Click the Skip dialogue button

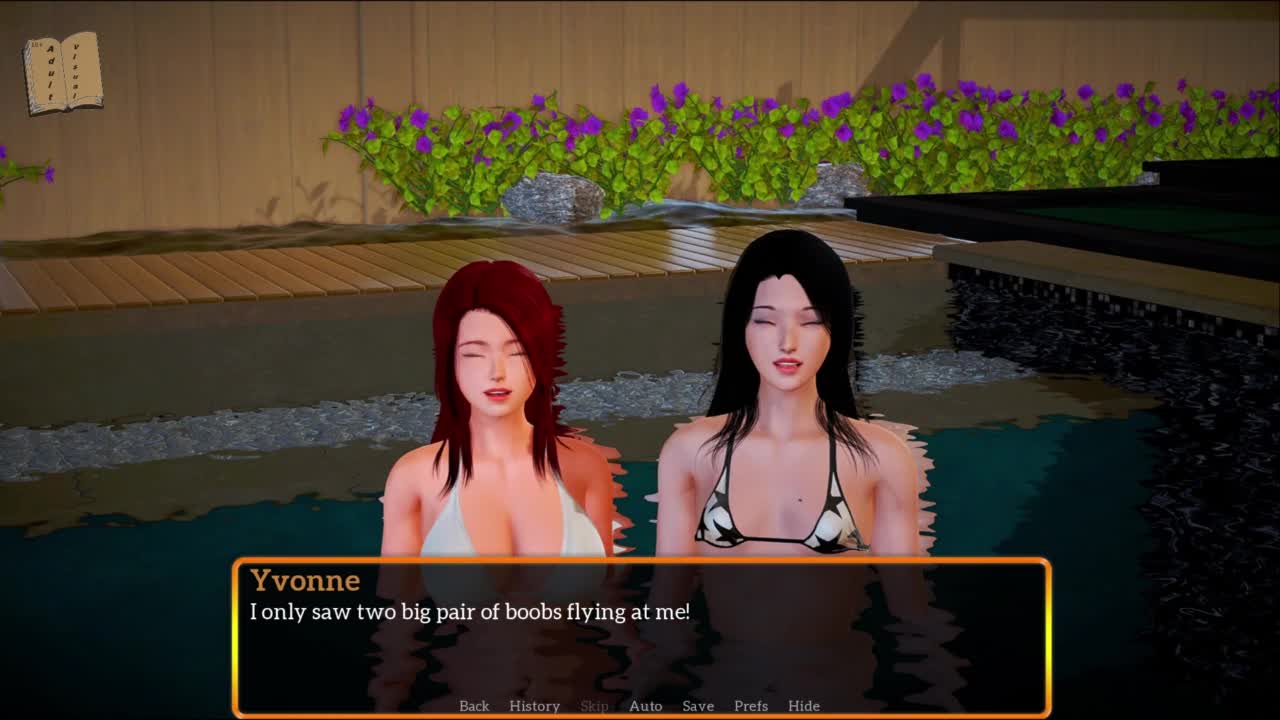click(x=594, y=706)
